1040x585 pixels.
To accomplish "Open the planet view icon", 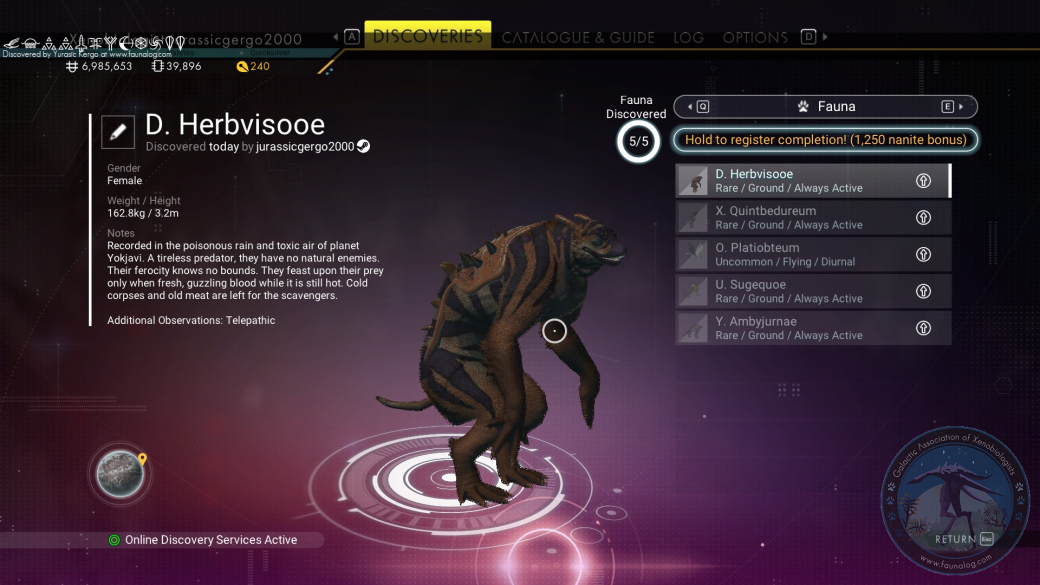I will click(x=119, y=474).
